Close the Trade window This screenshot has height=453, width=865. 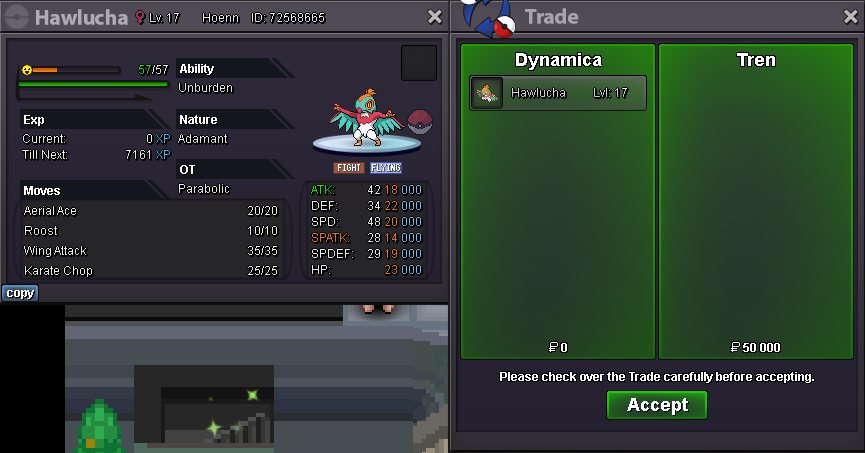tap(849, 17)
